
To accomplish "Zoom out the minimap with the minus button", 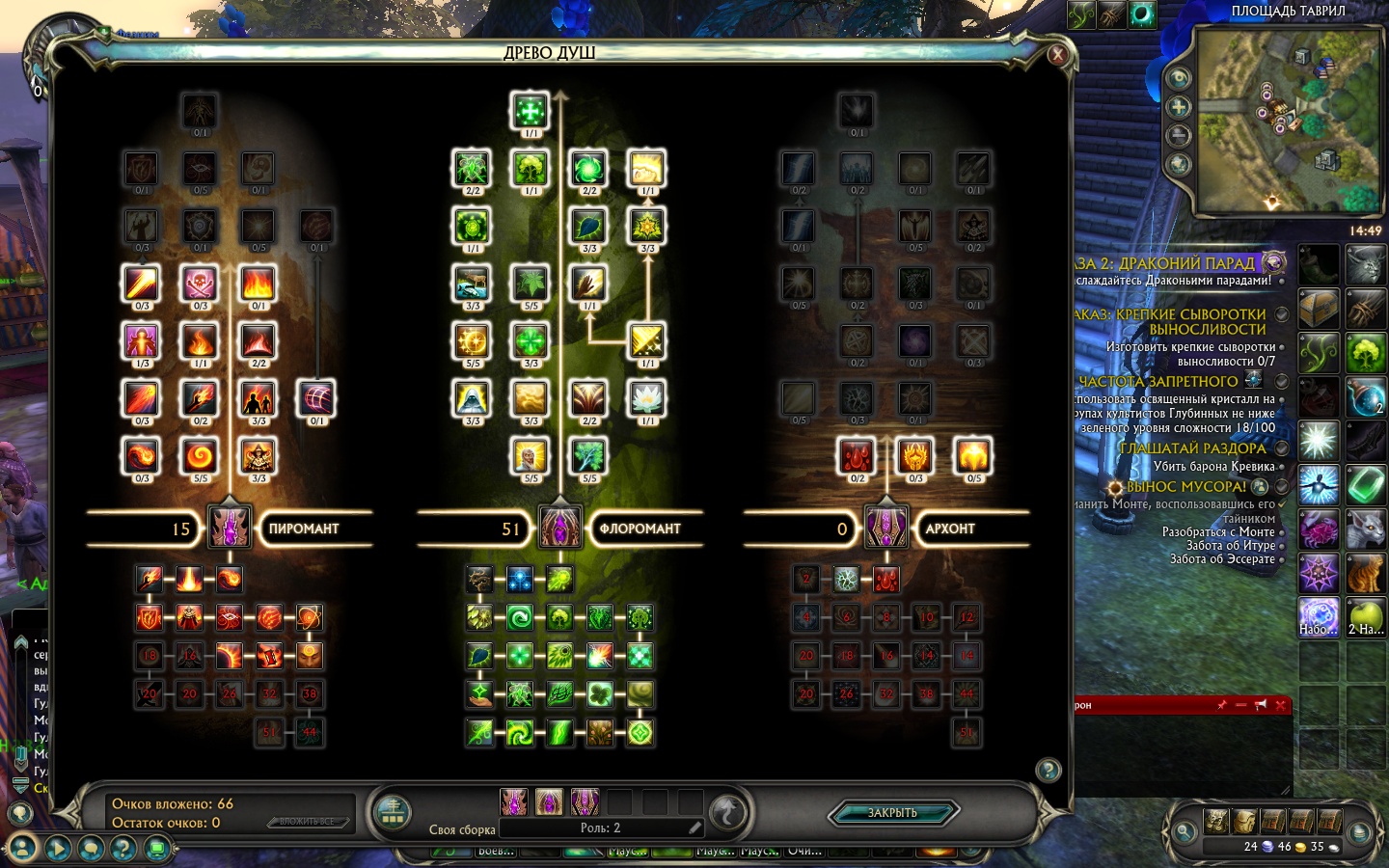I will 1178,136.
